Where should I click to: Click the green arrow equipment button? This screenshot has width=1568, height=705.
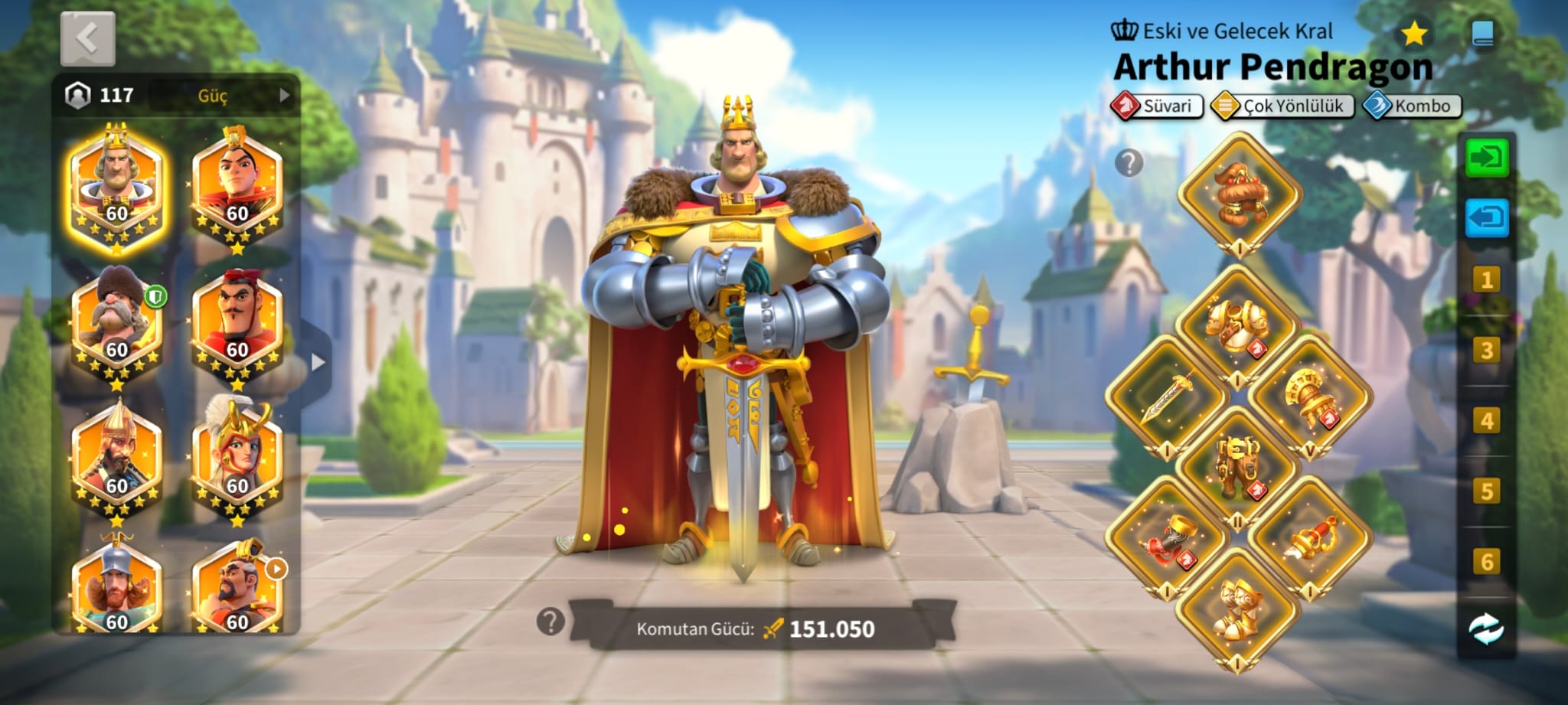pyautogui.click(x=1486, y=158)
